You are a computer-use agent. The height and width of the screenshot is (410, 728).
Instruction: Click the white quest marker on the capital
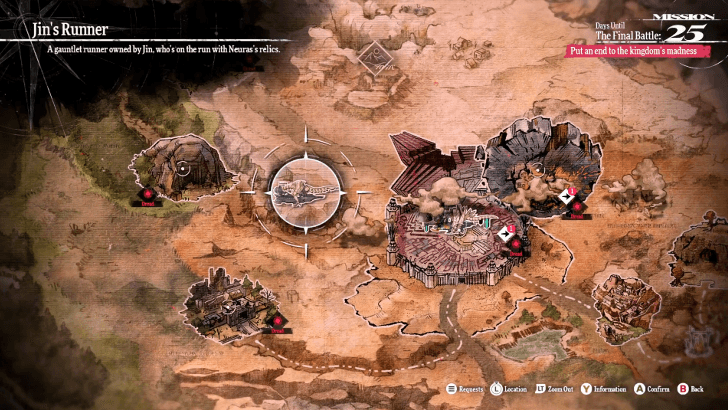click(506, 234)
